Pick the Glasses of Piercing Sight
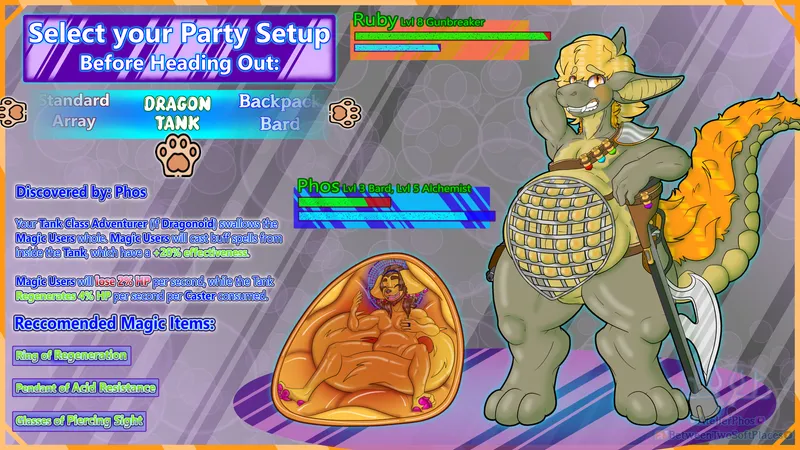Viewport: 800px width, 450px height. coord(80,421)
